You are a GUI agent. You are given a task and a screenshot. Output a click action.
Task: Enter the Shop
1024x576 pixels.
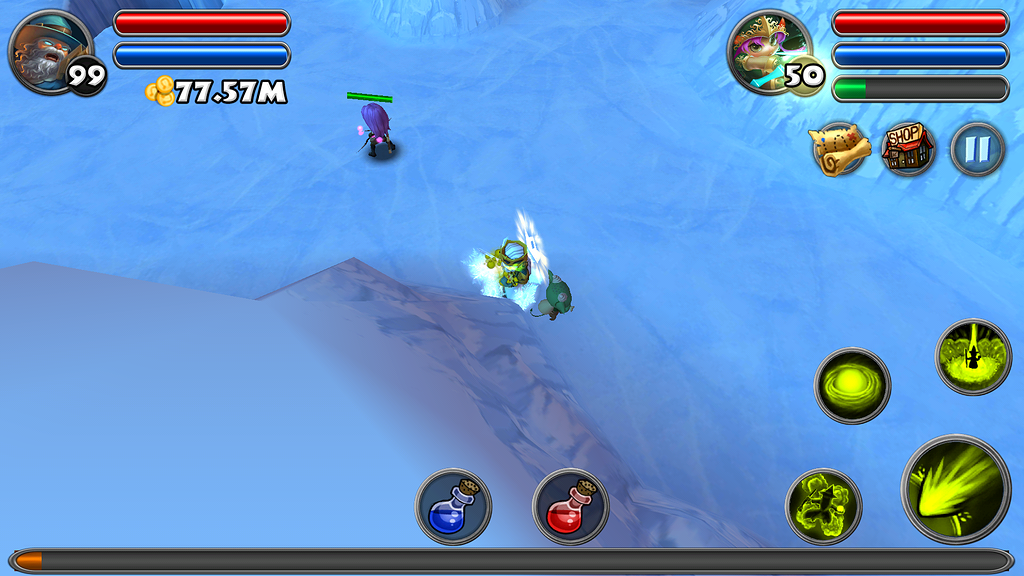point(908,150)
